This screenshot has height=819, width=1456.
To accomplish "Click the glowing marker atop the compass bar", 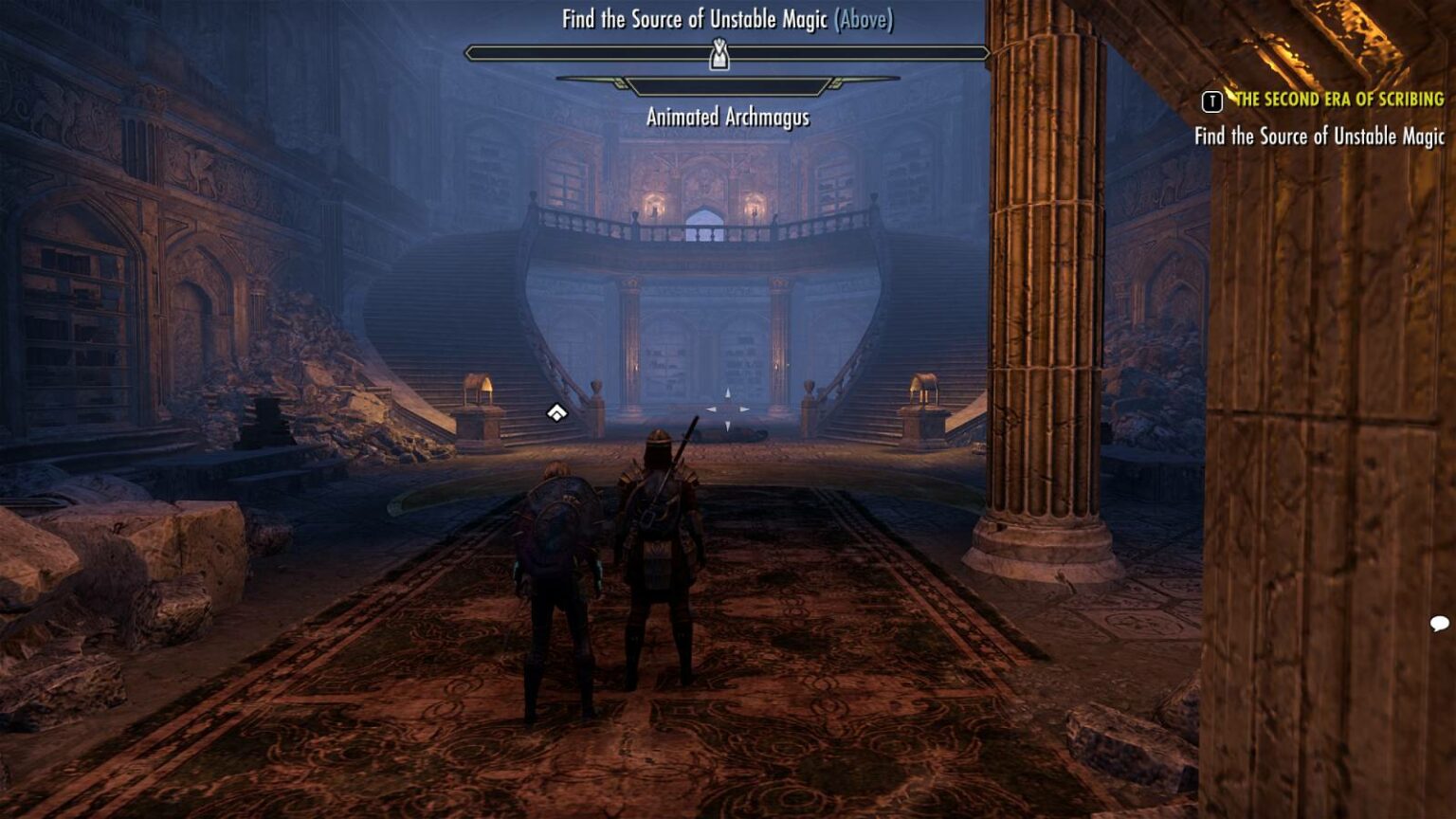I will (x=719, y=55).
